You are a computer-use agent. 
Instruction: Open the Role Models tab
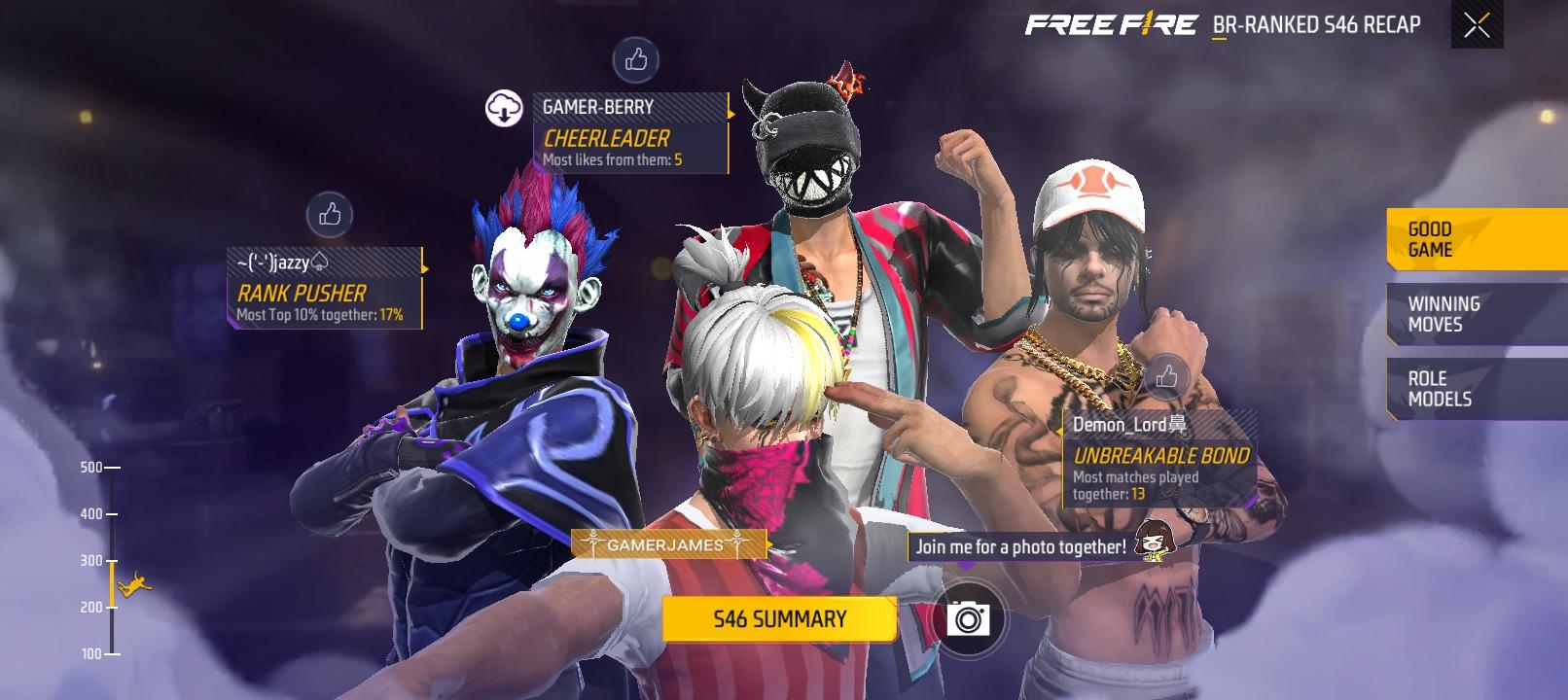tap(1476, 389)
